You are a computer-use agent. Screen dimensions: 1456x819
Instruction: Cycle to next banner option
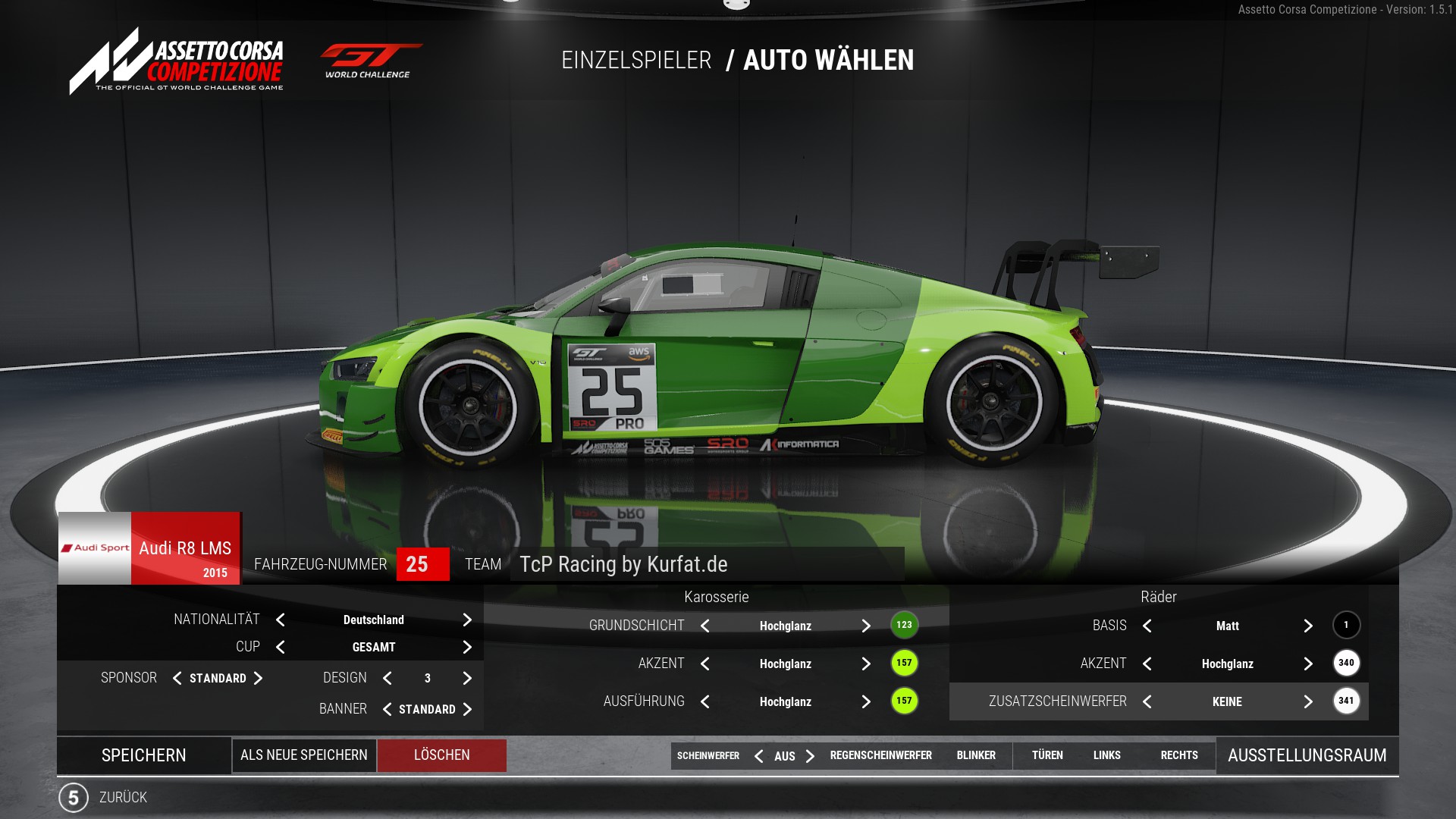click(x=467, y=709)
